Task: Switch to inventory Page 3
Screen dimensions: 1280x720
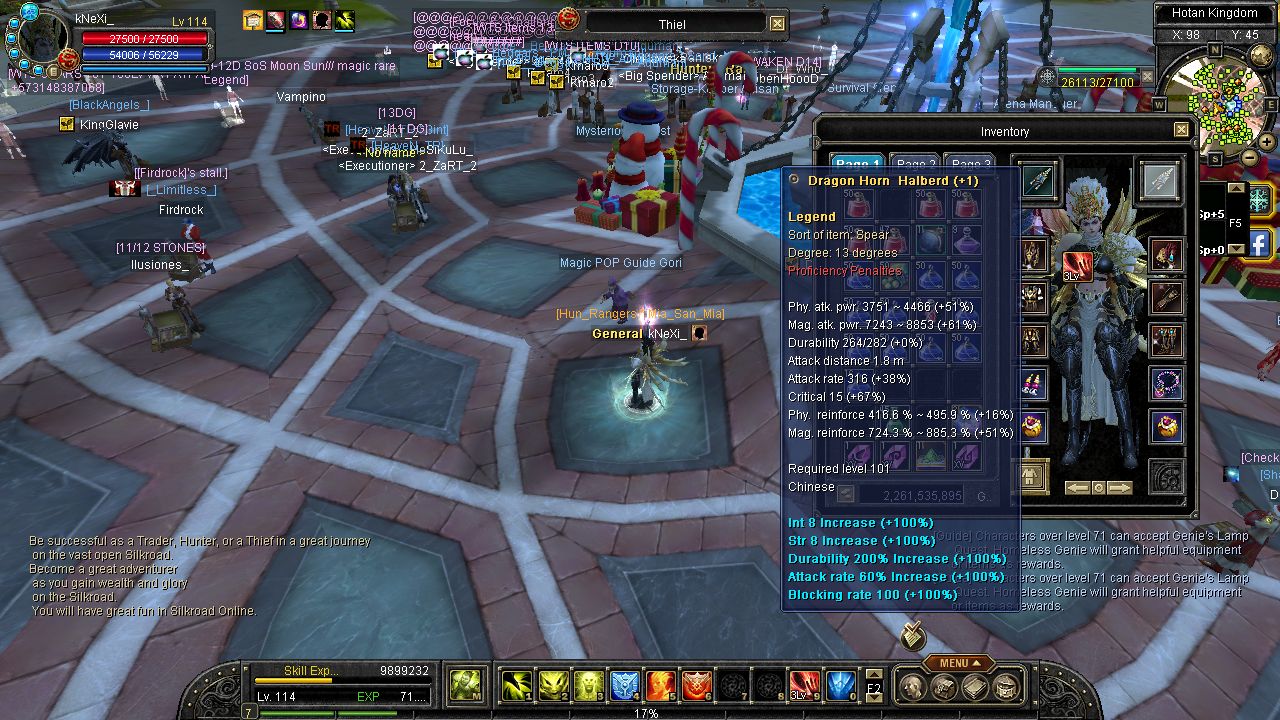Action: click(971, 165)
